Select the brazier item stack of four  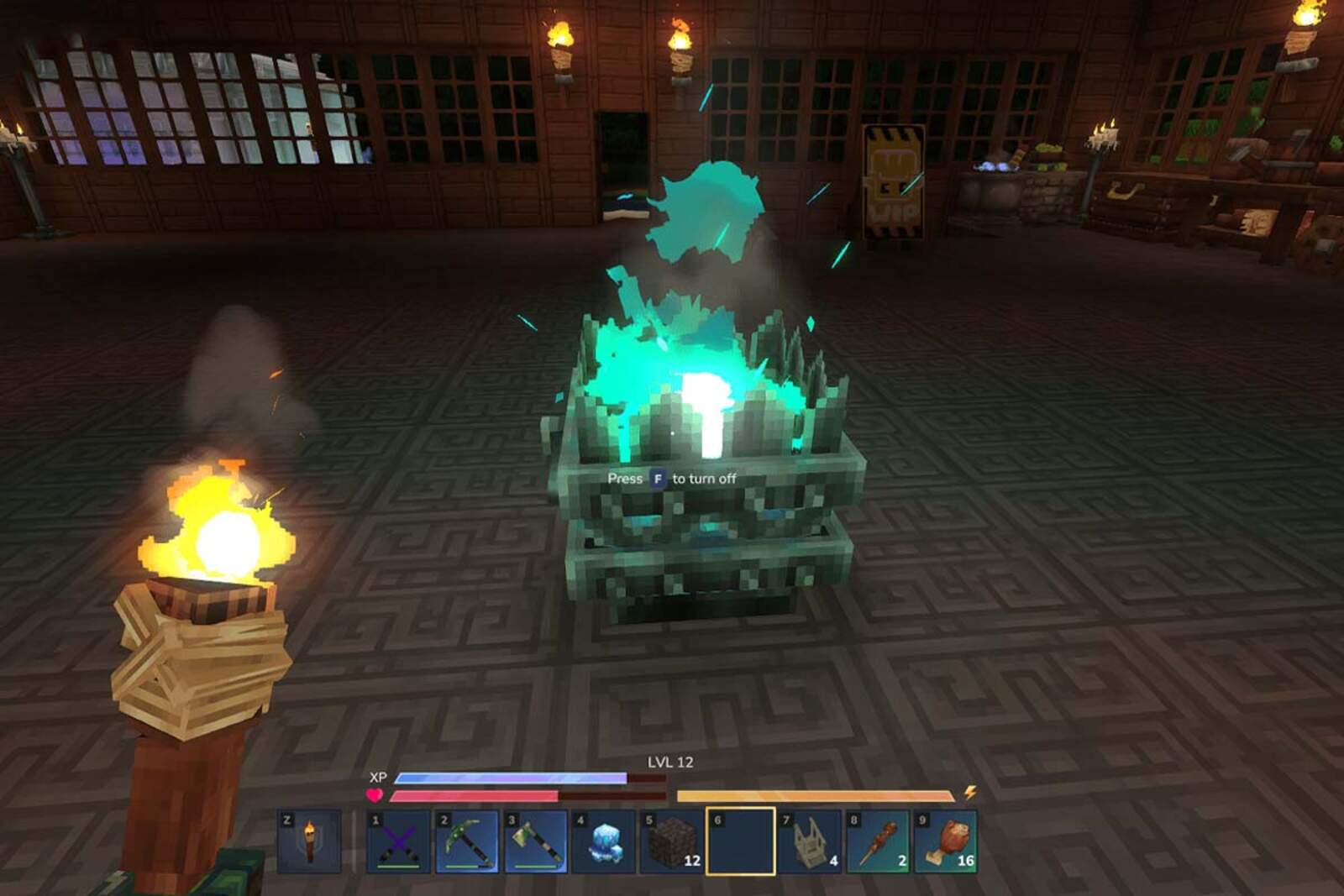point(808,841)
